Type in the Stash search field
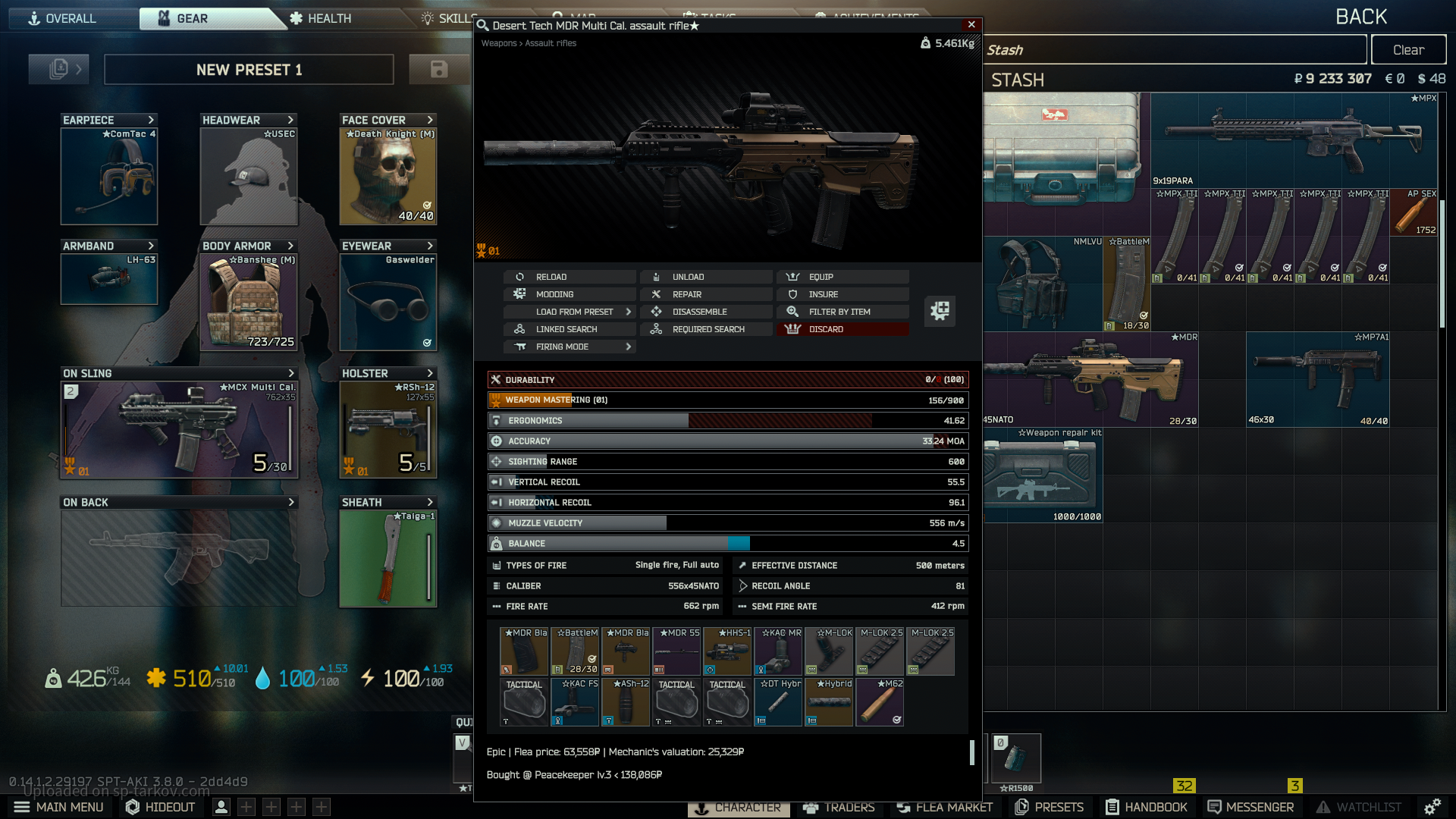The image size is (1456, 819). [1175, 50]
